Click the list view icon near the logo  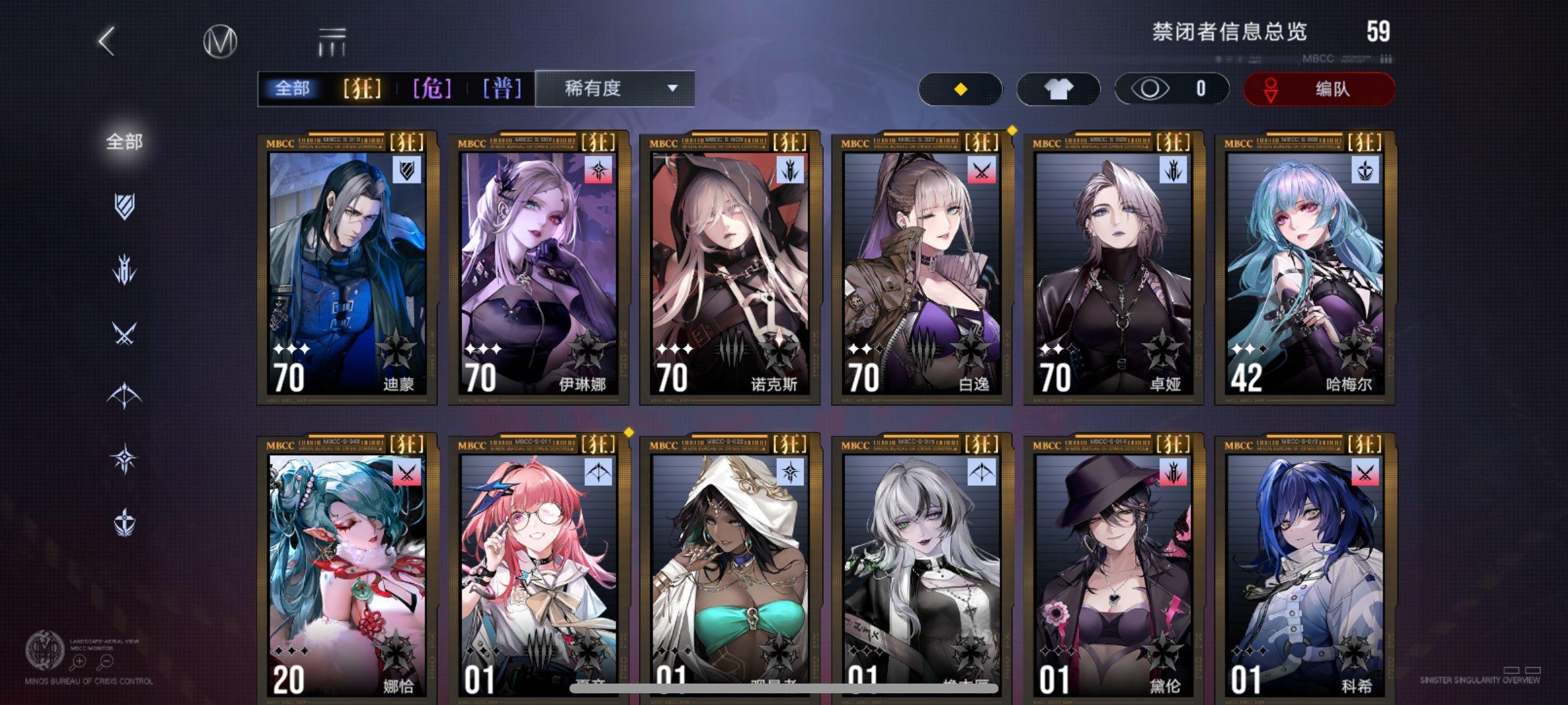[332, 40]
